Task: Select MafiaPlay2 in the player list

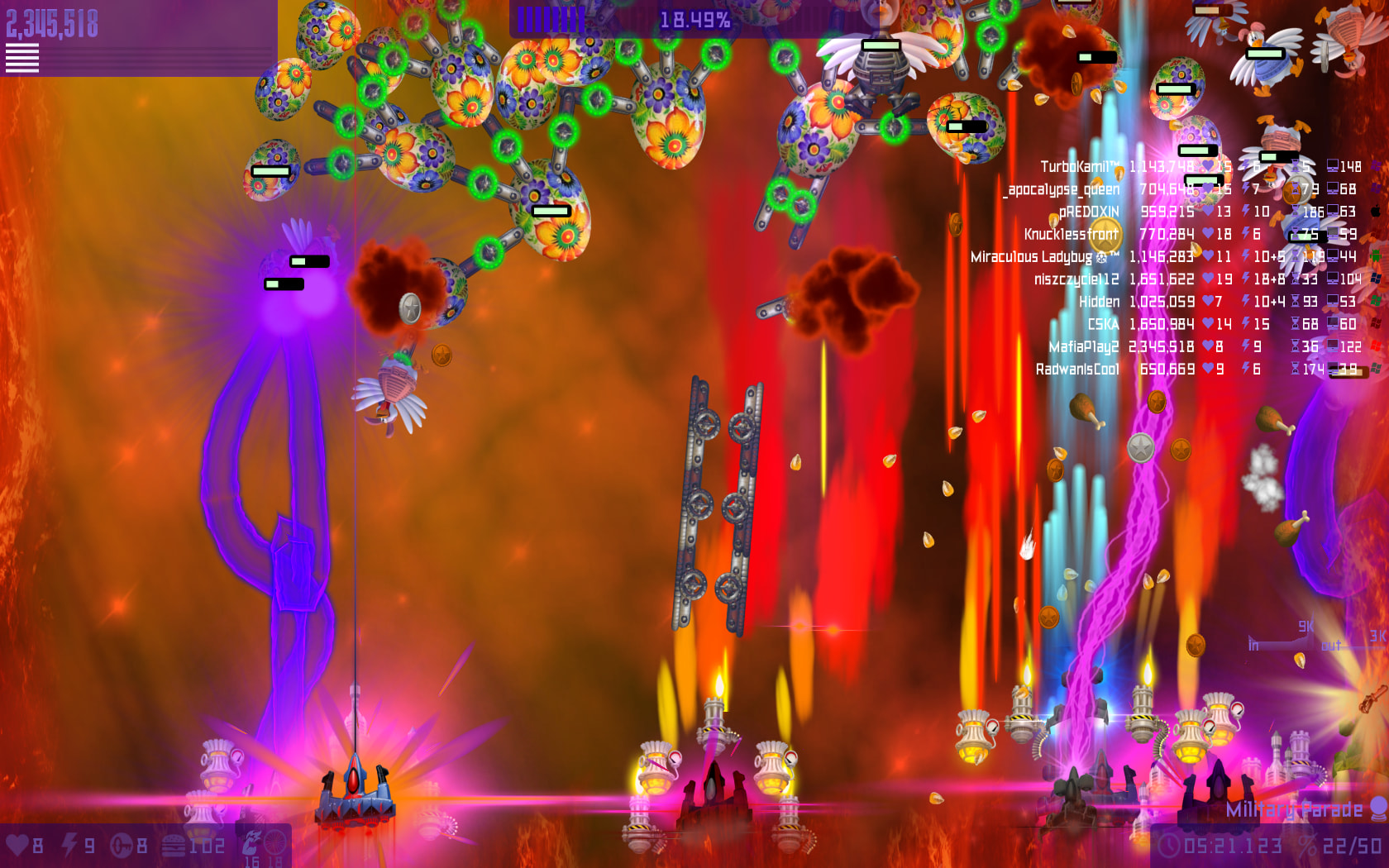Action: click(x=1083, y=347)
